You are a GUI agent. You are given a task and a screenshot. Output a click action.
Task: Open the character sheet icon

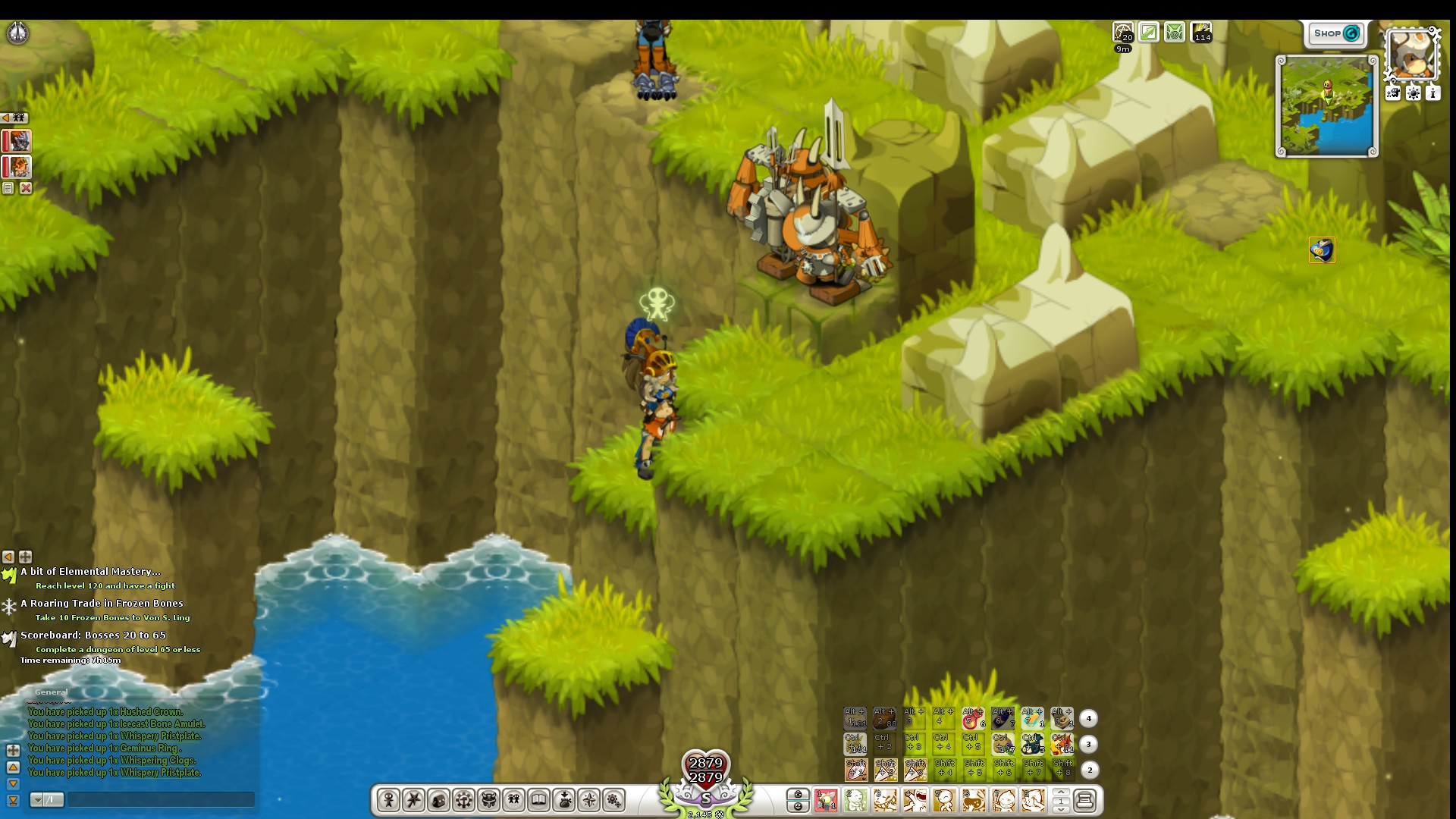[x=389, y=799]
